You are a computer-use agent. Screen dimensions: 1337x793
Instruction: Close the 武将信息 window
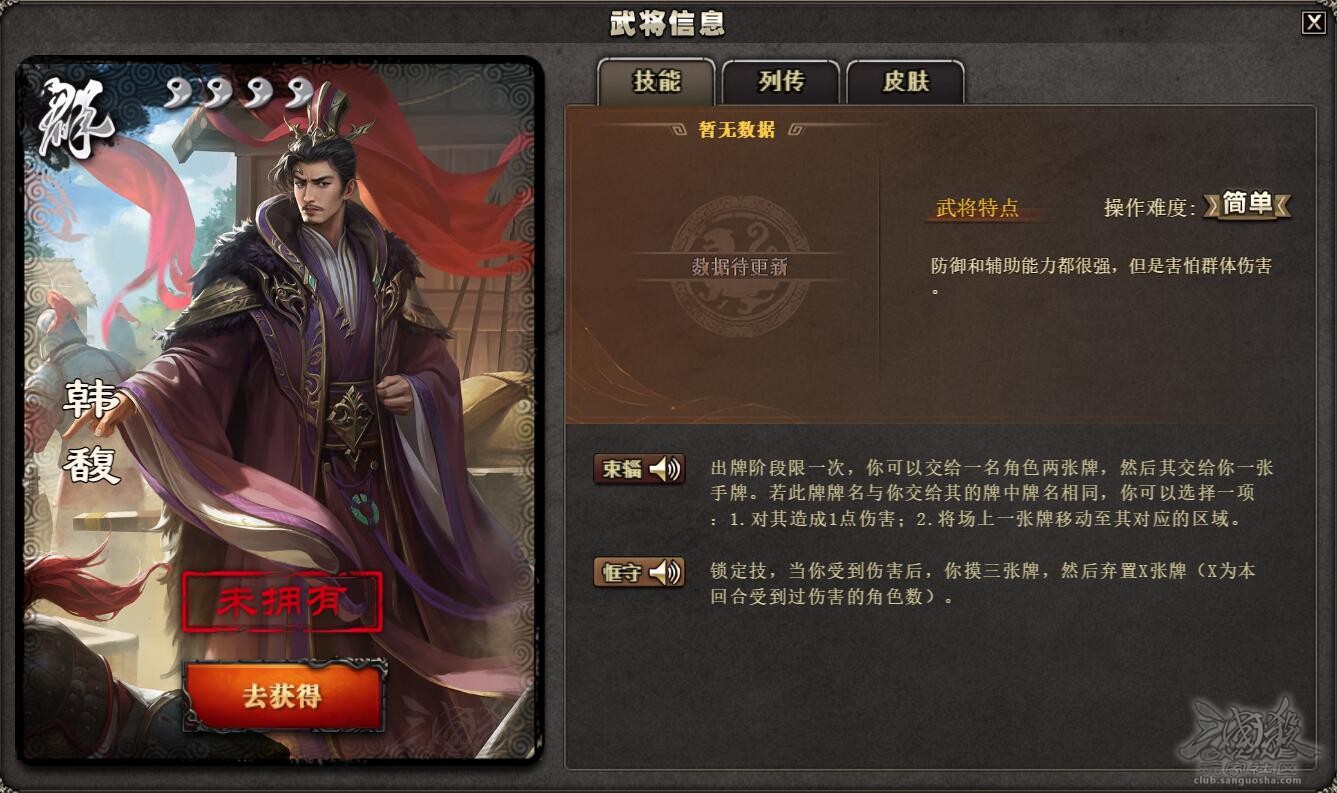[x=1314, y=22]
